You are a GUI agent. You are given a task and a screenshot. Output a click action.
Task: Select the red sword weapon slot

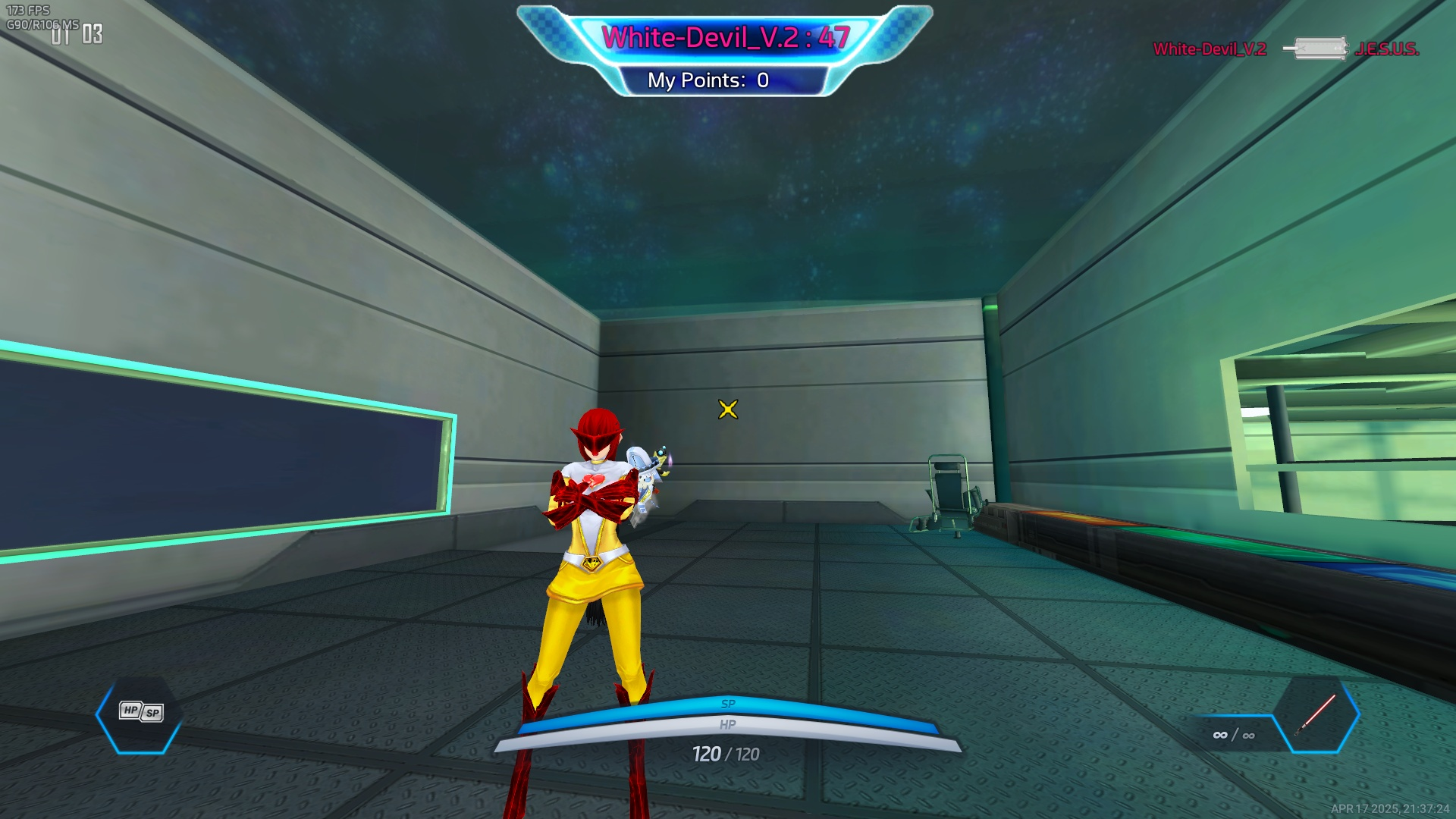tap(1316, 714)
